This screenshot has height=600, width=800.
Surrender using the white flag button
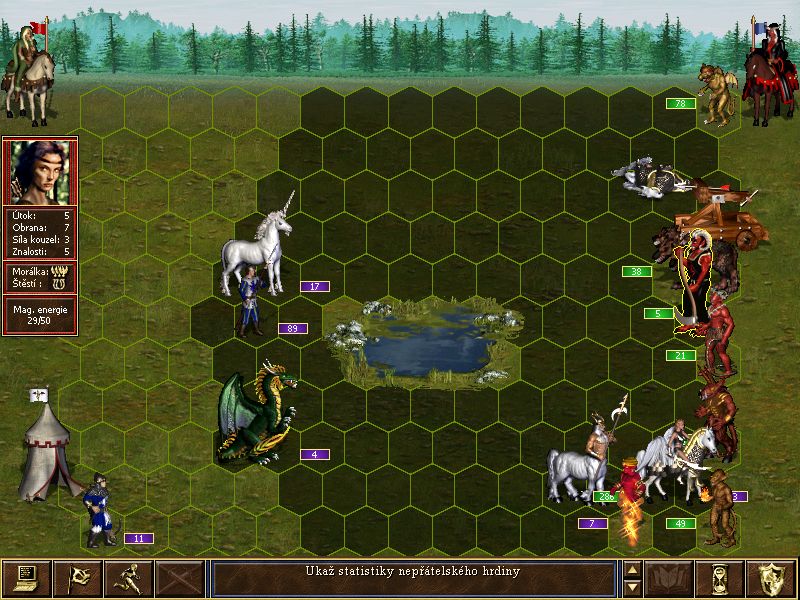pyautogui.click(x=77, y=578)
